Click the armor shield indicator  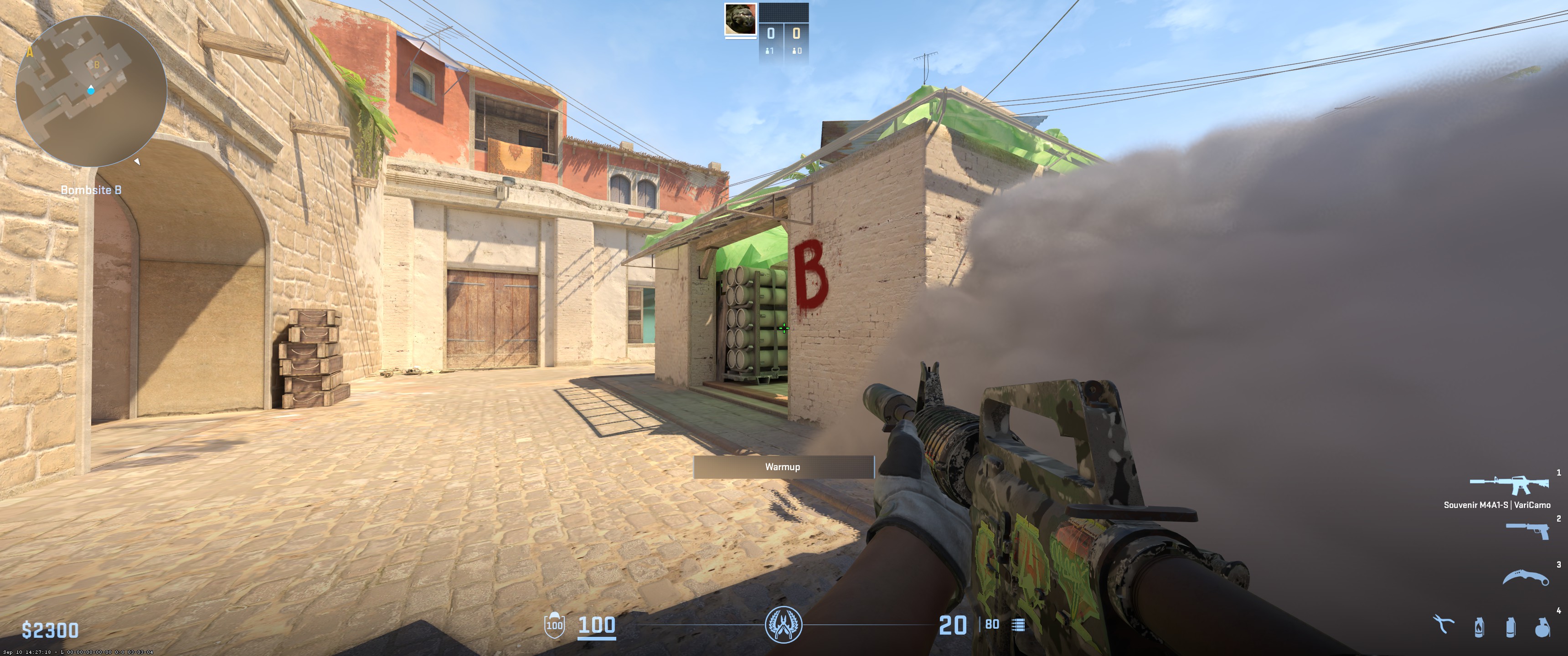[x=555, y=625]
